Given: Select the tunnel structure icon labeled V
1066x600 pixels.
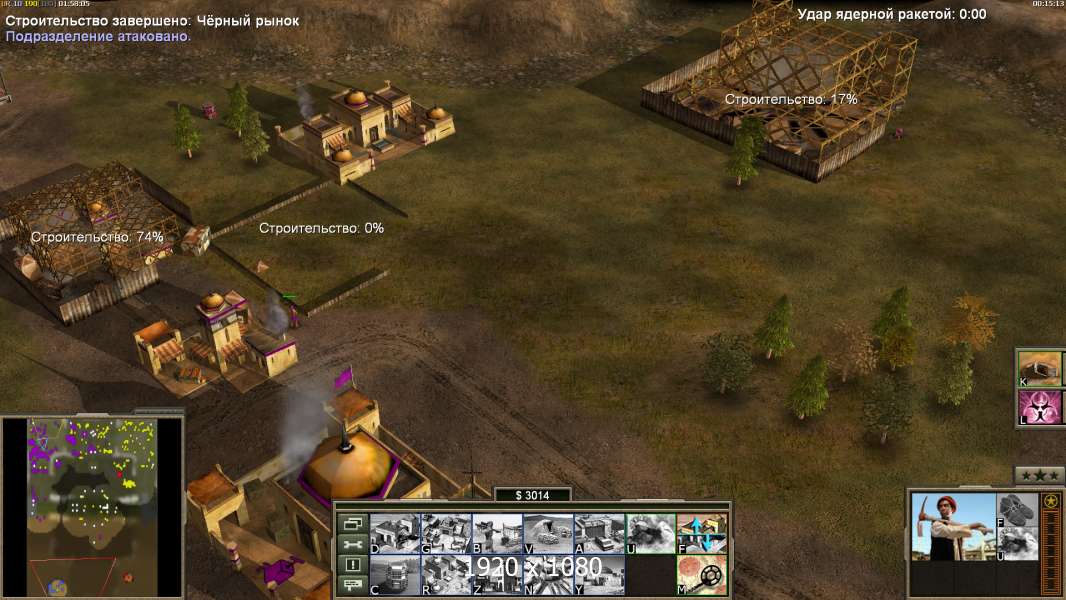Looking at the screenshot, I should 548,533.
